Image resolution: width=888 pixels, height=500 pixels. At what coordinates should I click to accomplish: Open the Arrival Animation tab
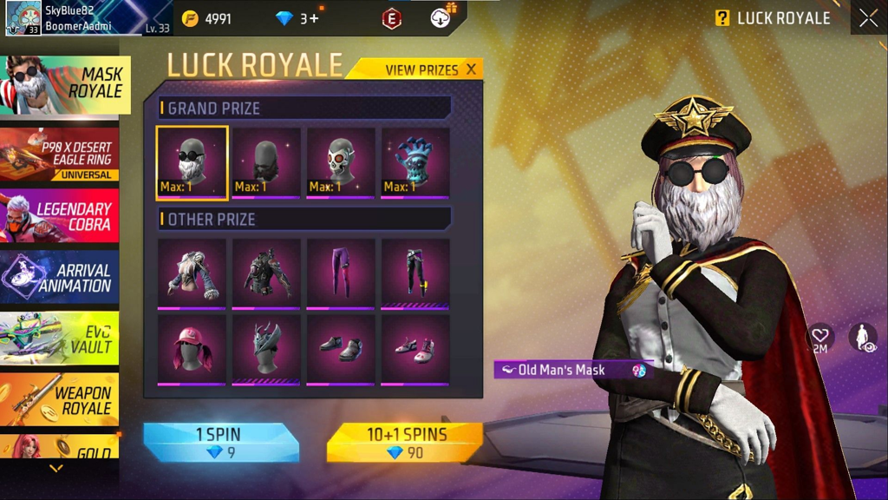click(59, 277)
